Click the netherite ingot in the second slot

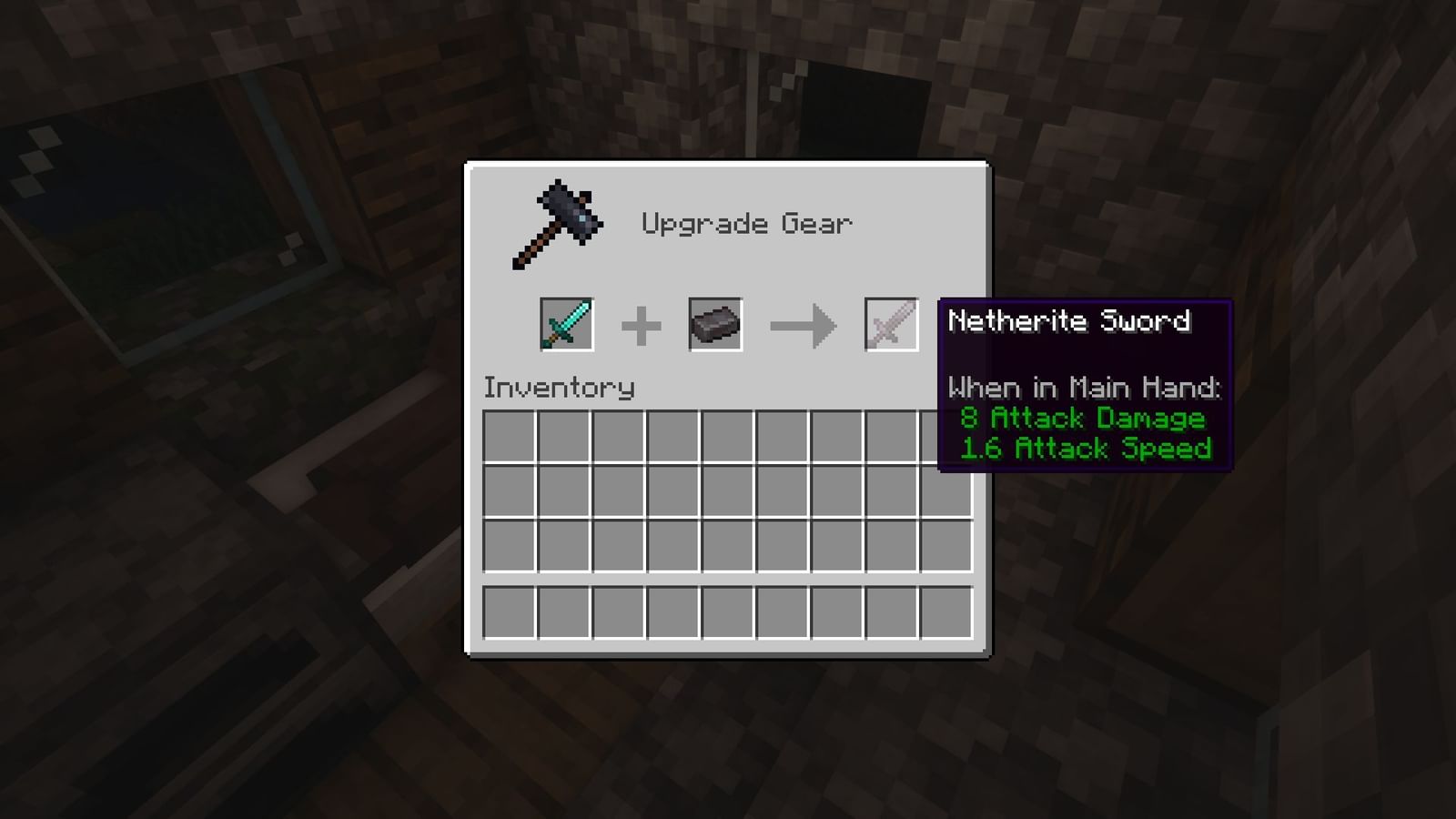click(714, 325)
